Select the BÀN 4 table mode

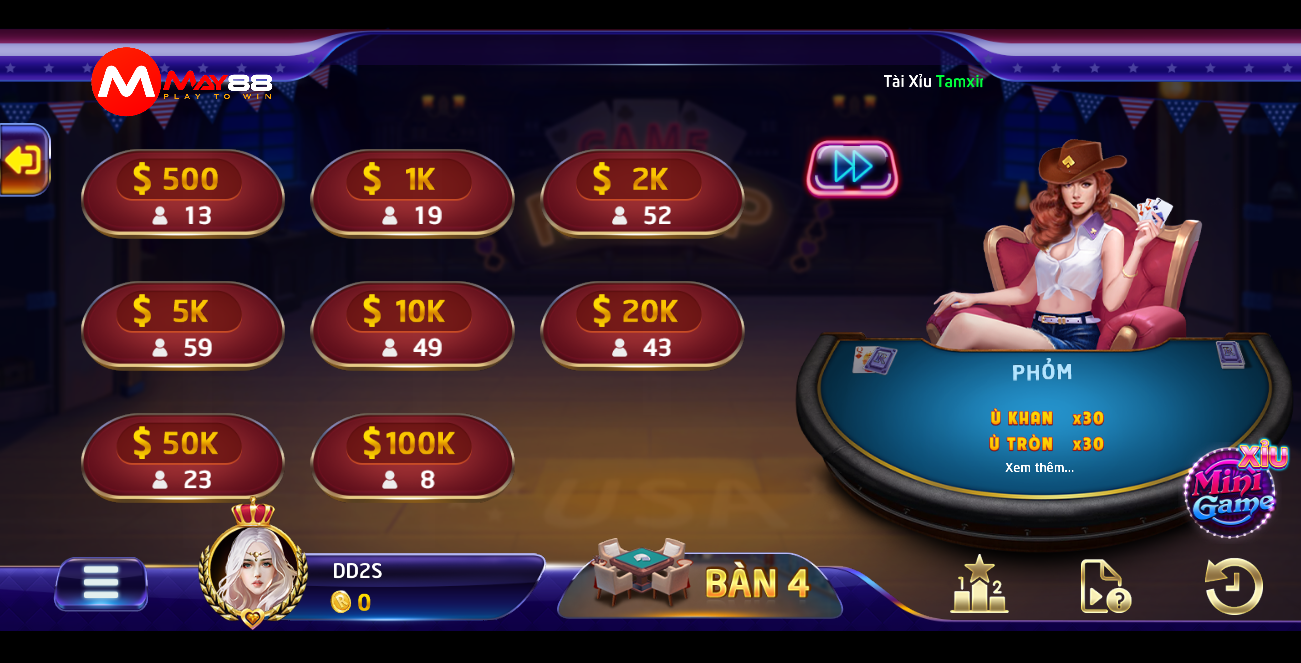pos(702,582)
